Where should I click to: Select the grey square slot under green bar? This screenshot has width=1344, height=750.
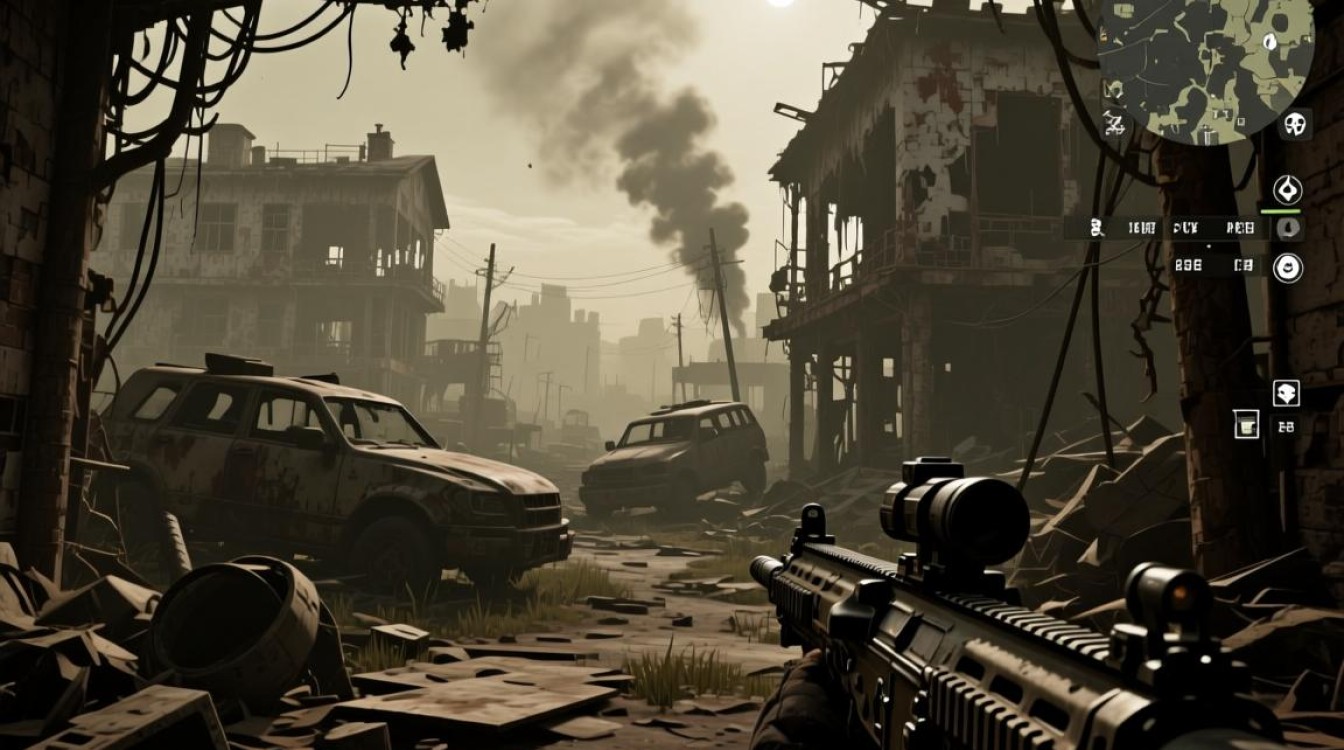pos(1288,228)
